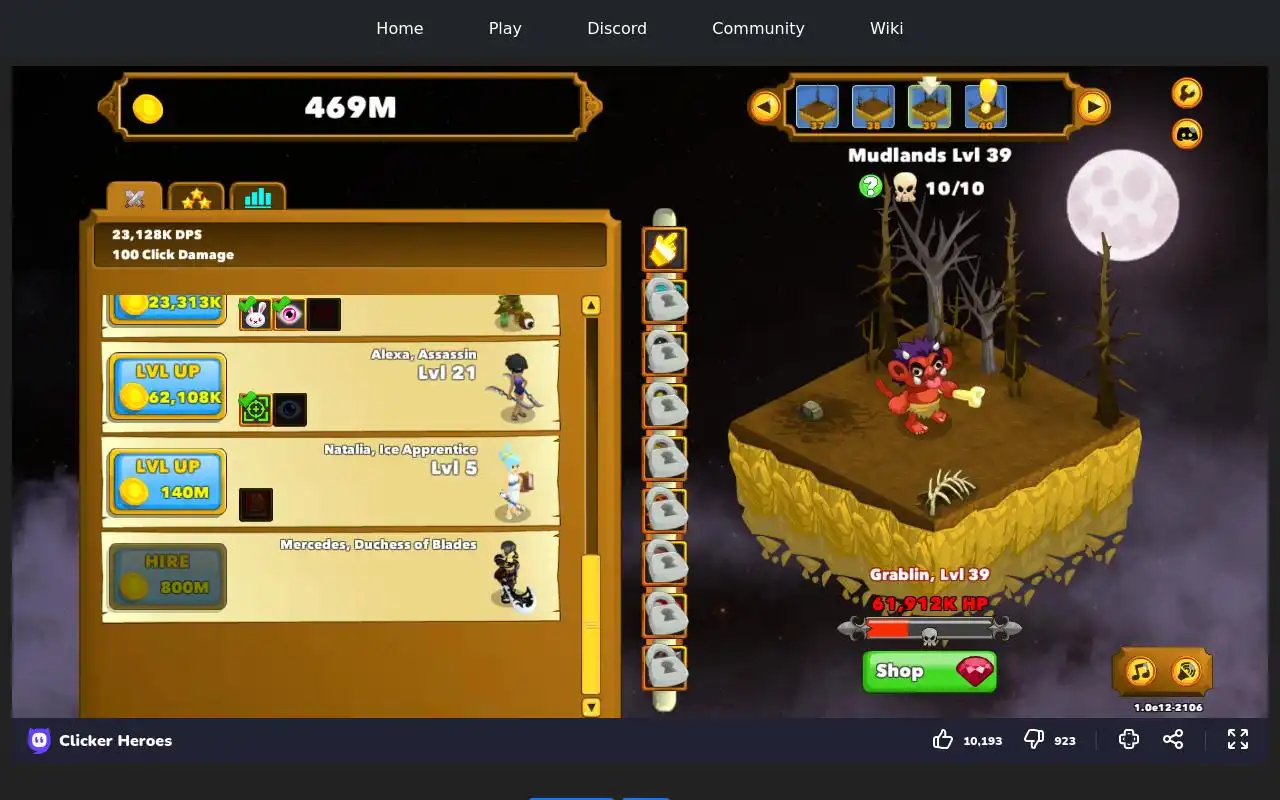The height and width of the screenshot is (800, 1280).
Task: Go to the previous zones with left arrow
Action: point(765,106)
